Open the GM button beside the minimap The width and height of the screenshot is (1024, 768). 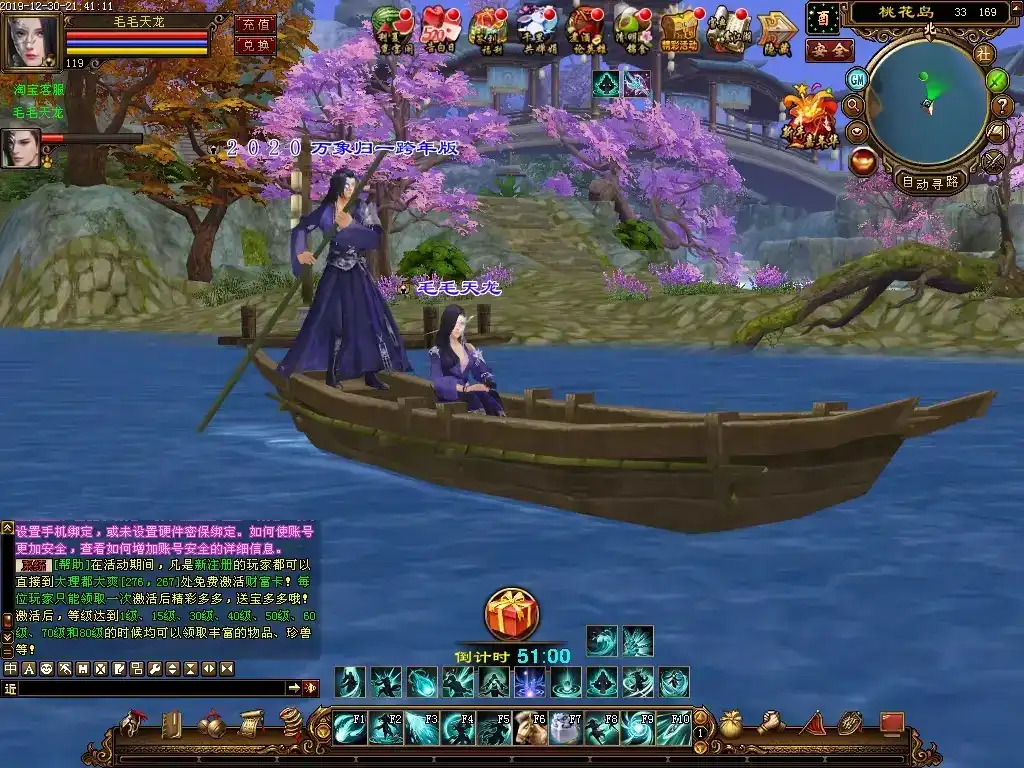pos(857,79)
